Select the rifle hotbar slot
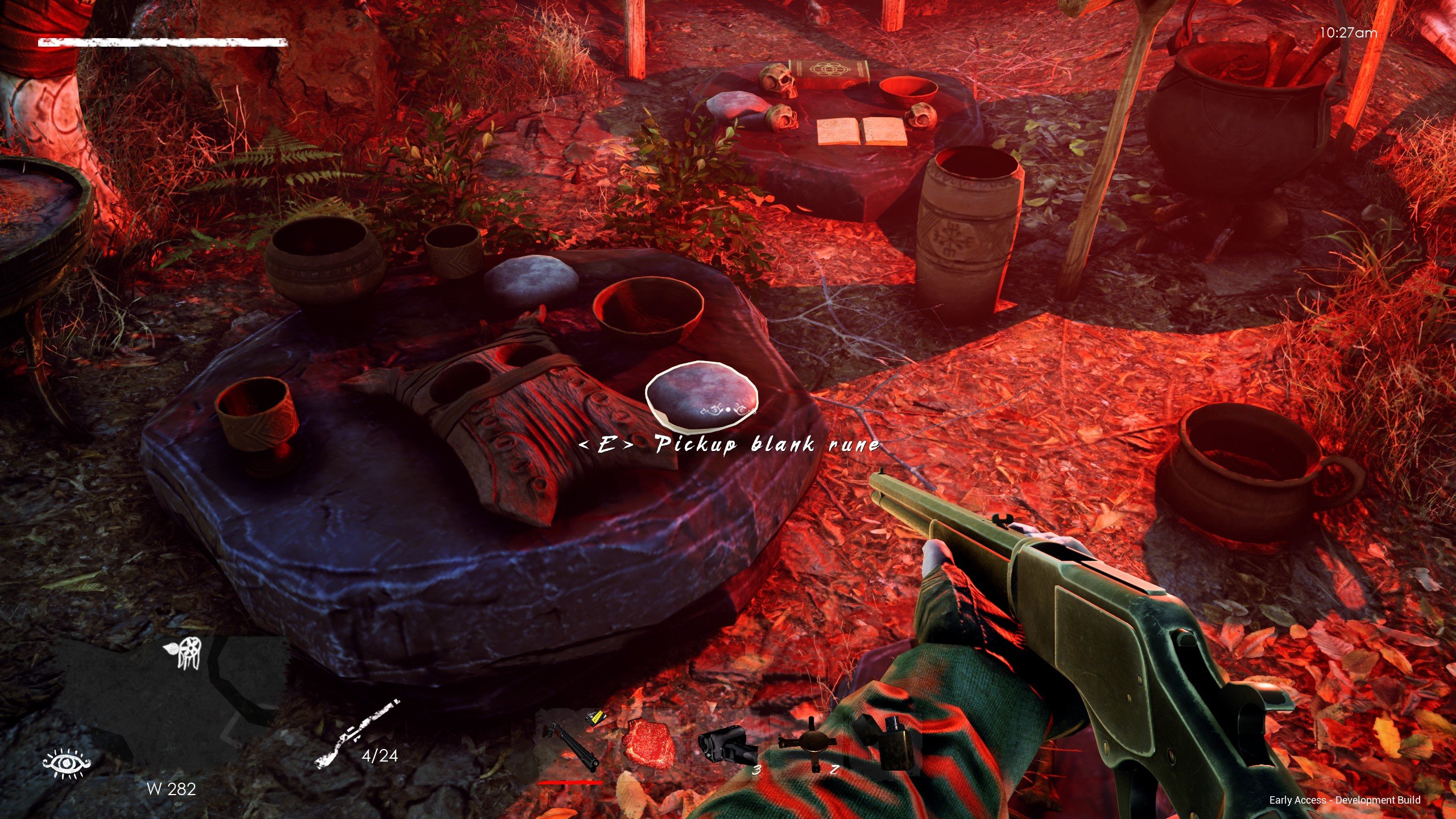This screenshot has height=819, width=1456. point(570,745)
